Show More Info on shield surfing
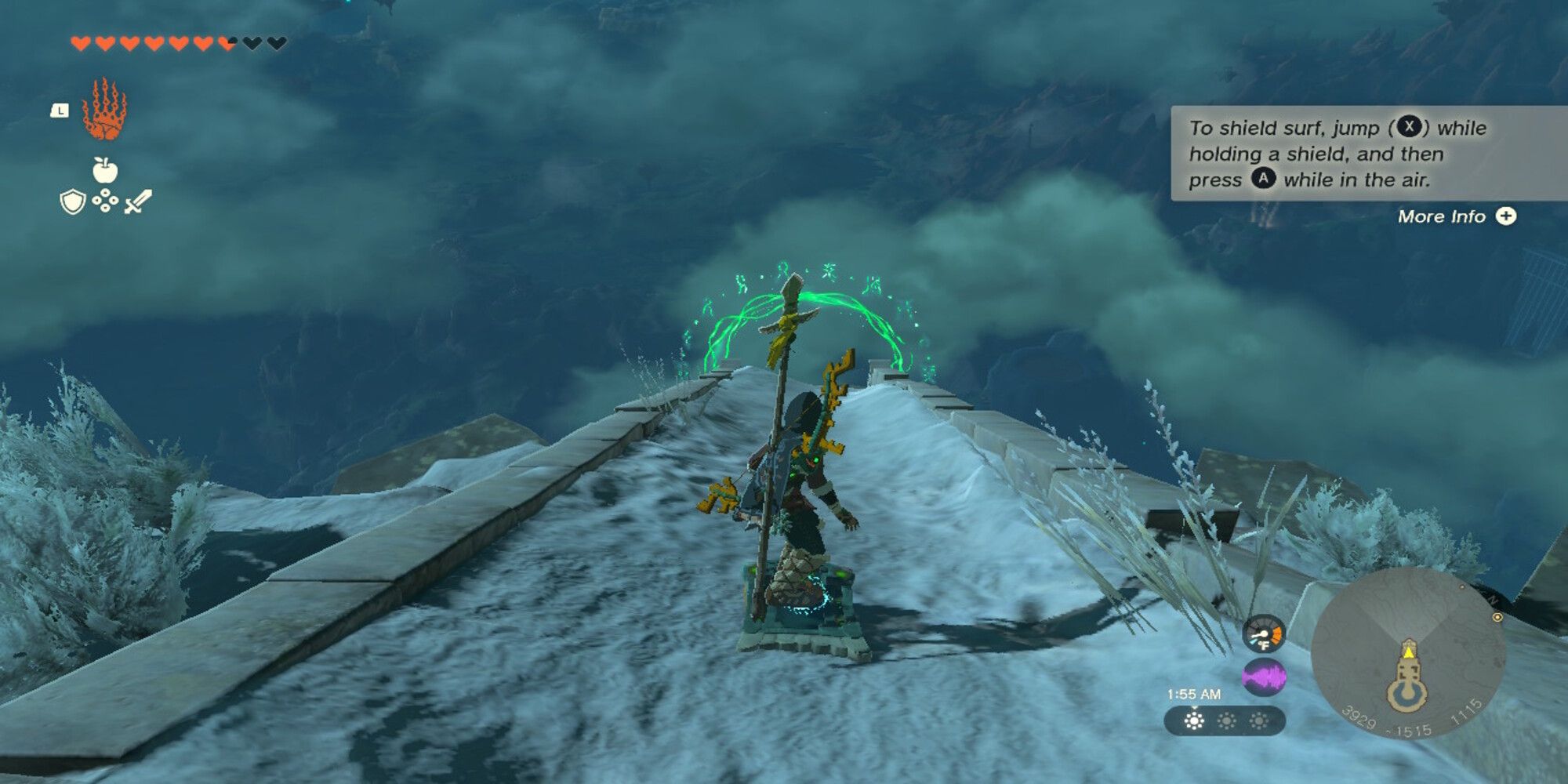 pyautogui.click(x=1456, y=216)
